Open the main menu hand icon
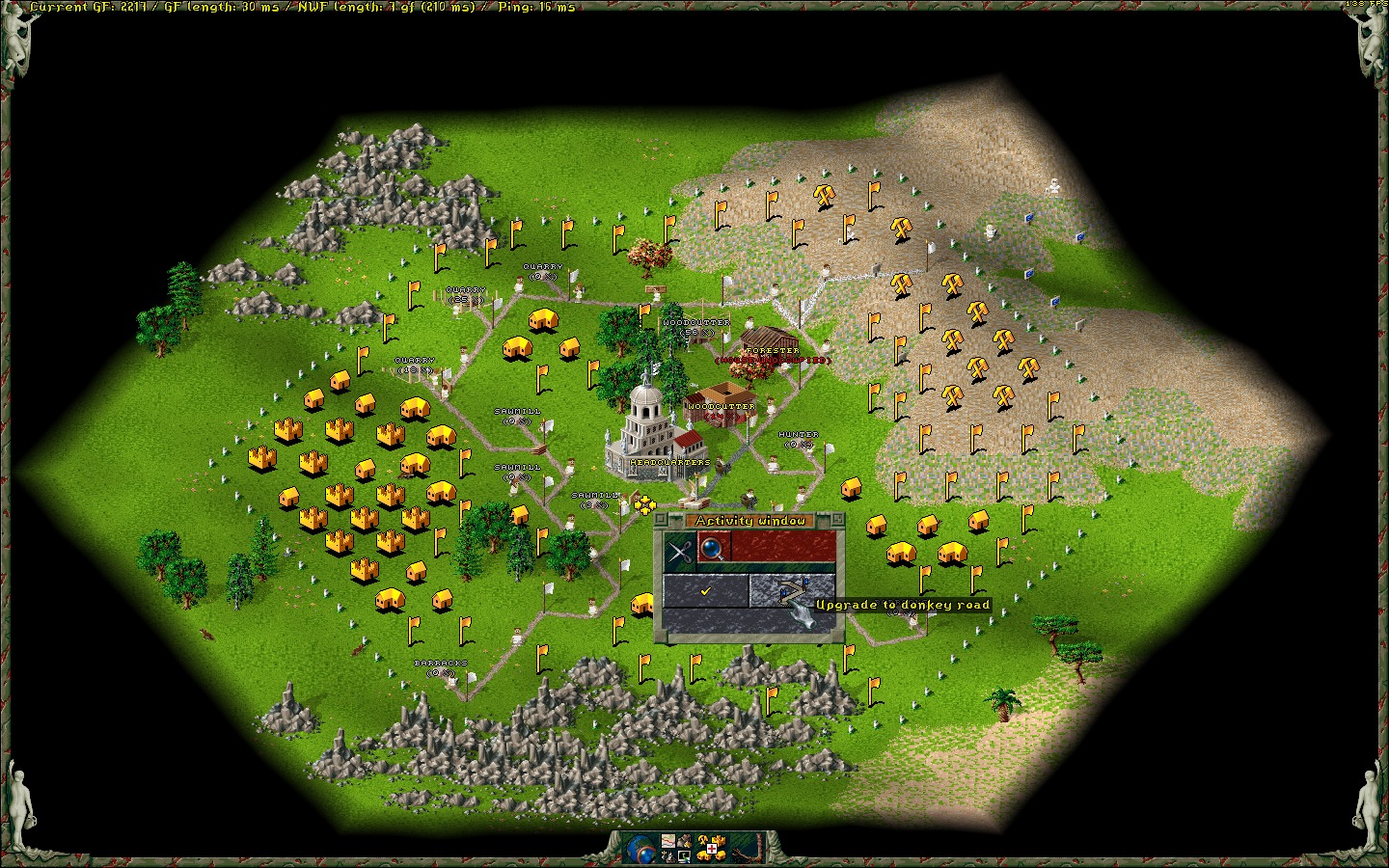The height and width of the screenshot is (868, 1389). tap(685, 842)
